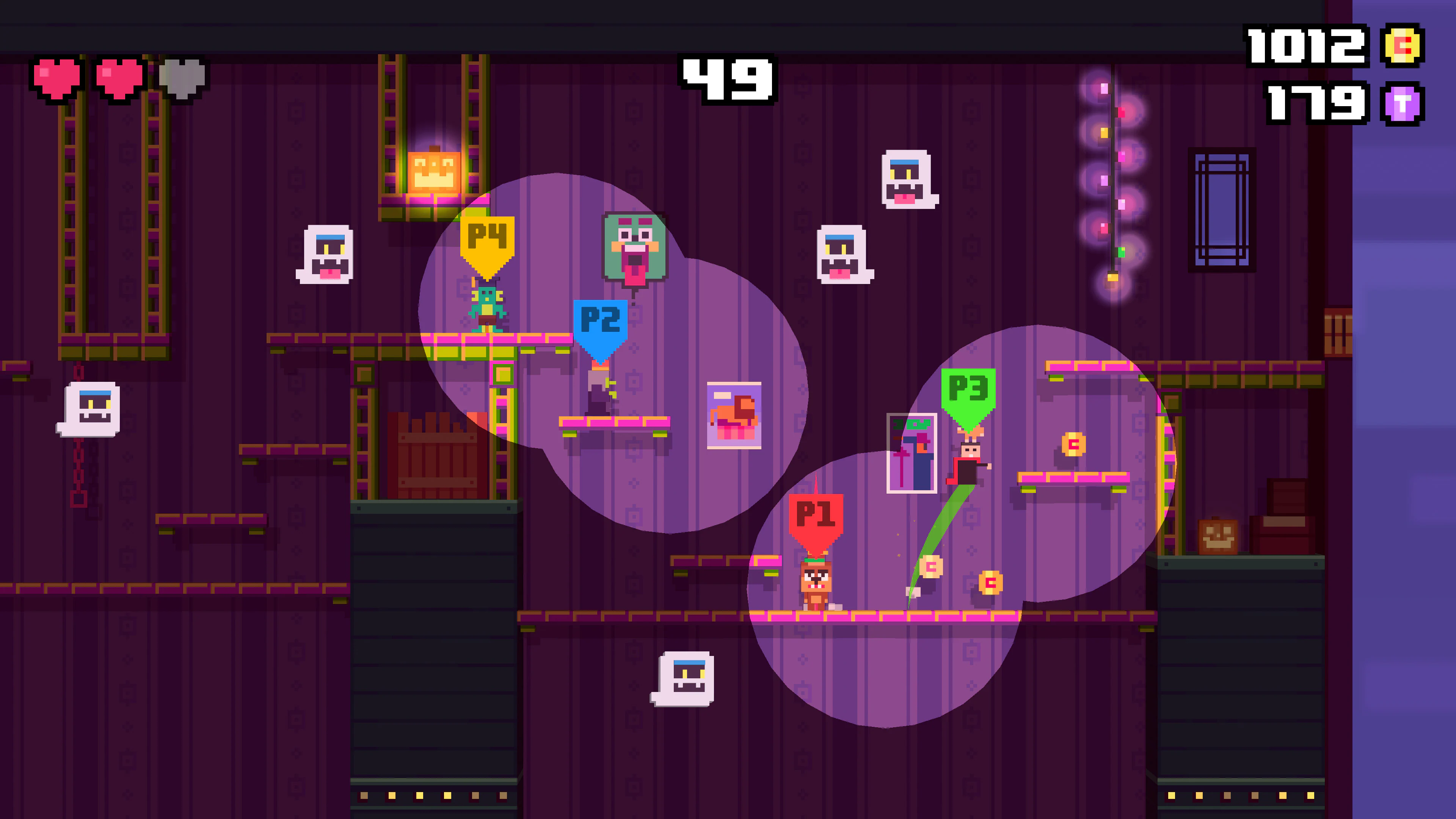Expand the P1 red player banner

[x=816, y=511]
